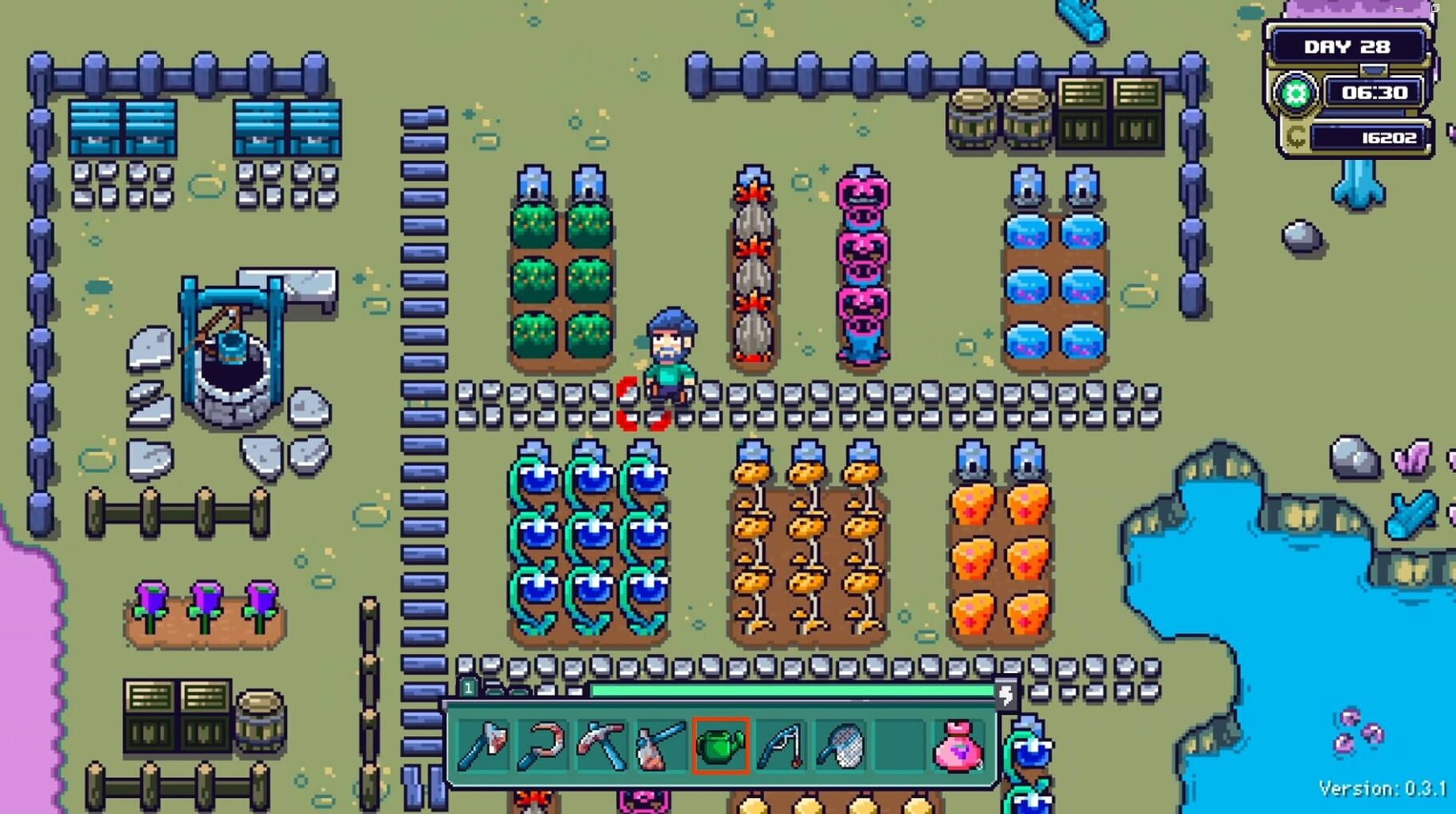Click the lightning bolt on the energy bar

(x=1005, y=696)
